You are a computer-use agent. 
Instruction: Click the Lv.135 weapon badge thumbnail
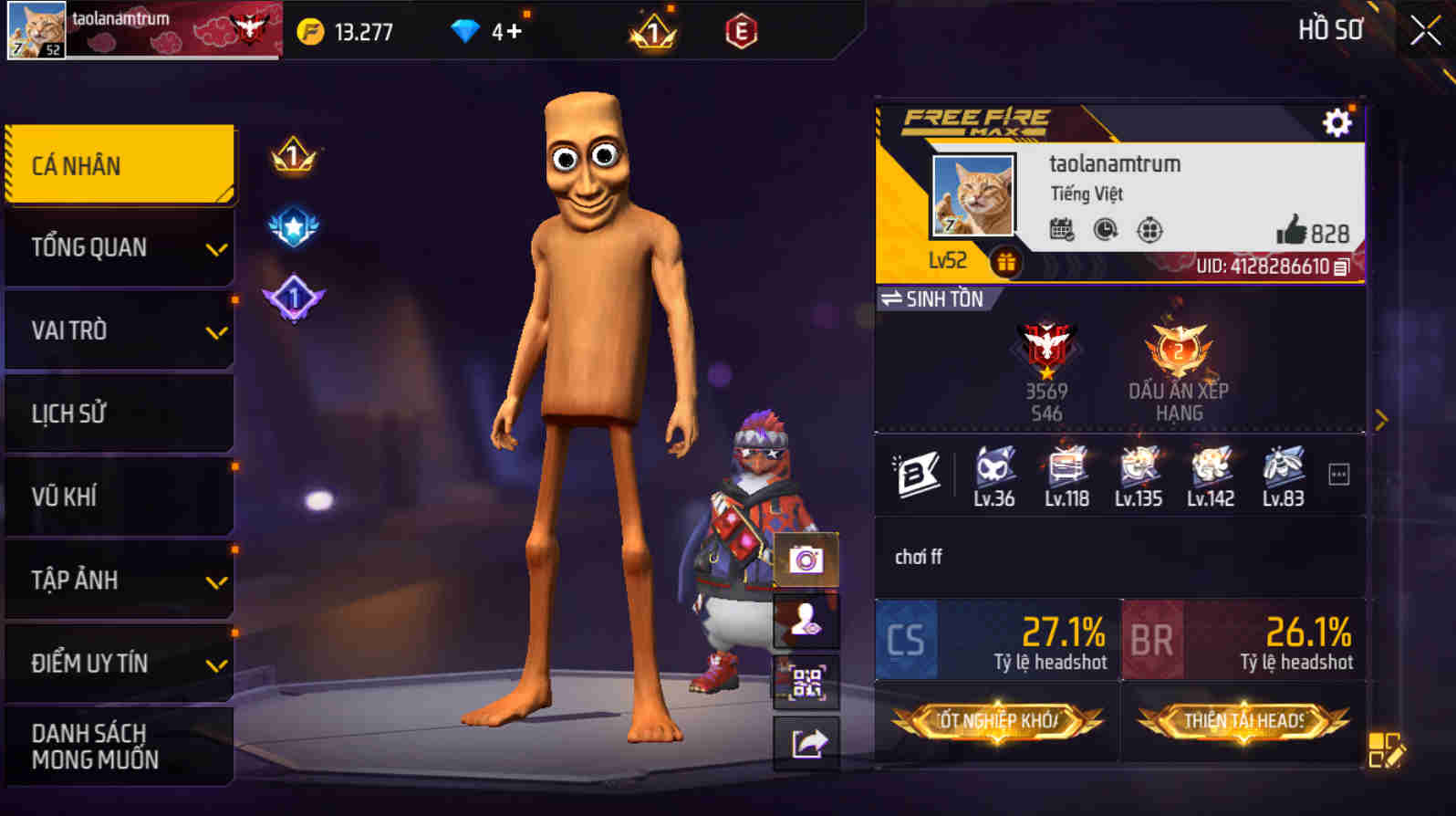[x=1138, y=471]
